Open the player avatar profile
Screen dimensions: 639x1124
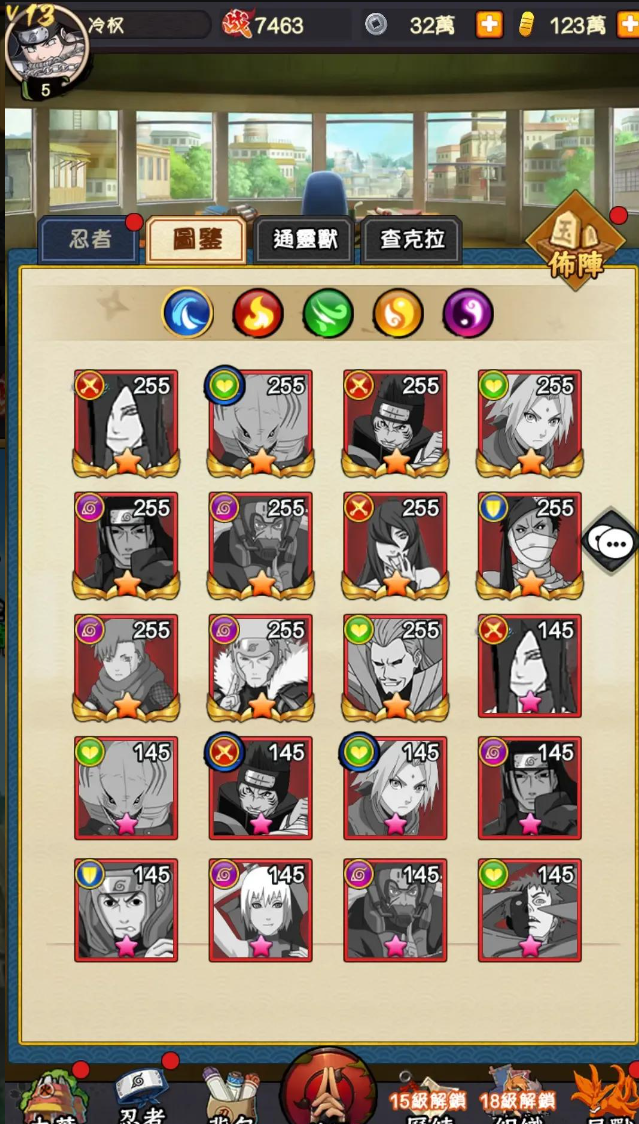click(x=46, y=48)
